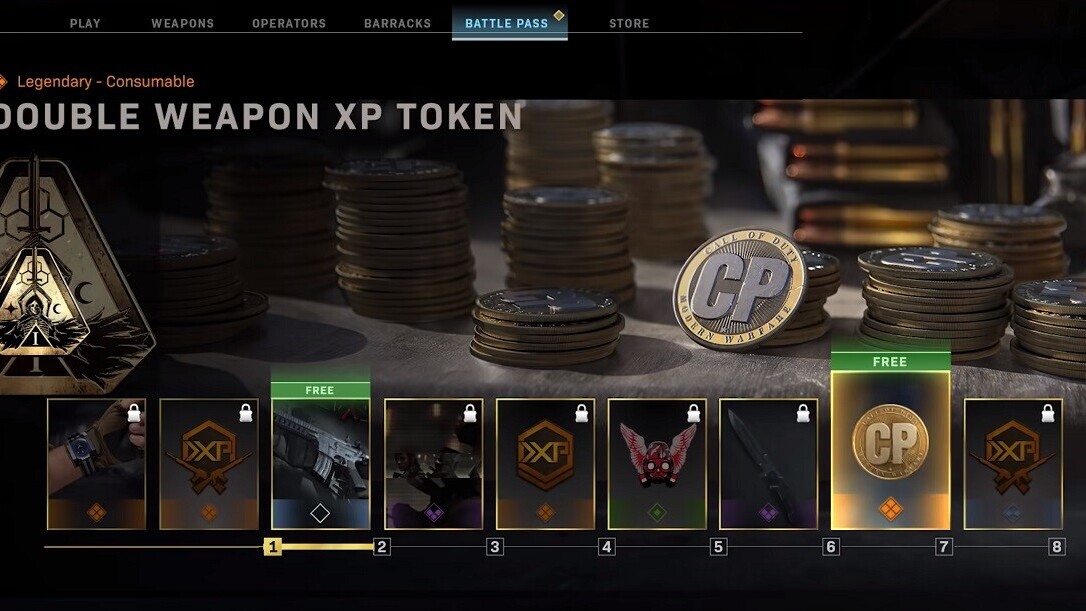Open the Barracks tab
This screenshot has width=1086, height=611.
coord(397,23)
